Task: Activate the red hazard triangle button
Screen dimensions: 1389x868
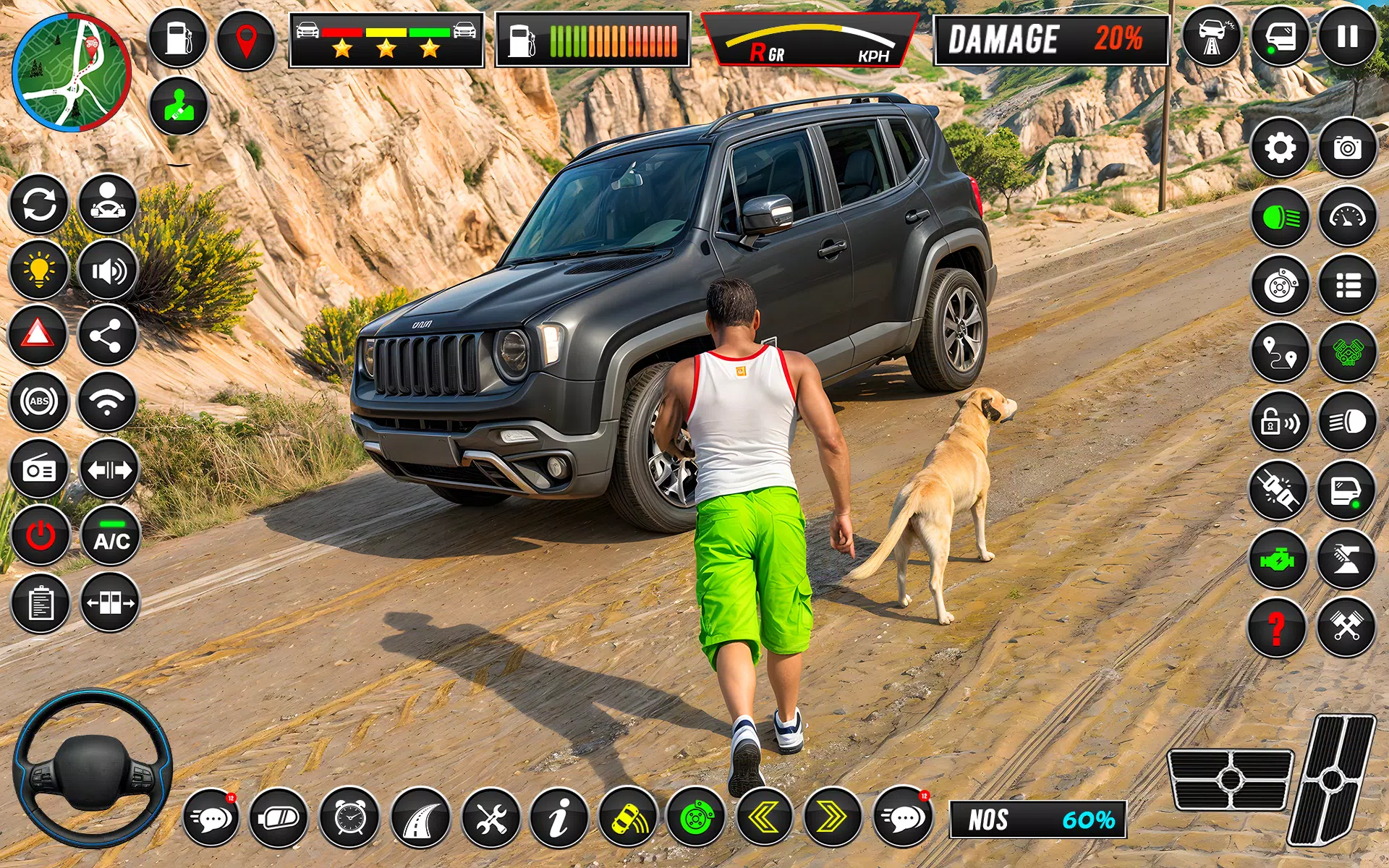Action: point(38,335)
